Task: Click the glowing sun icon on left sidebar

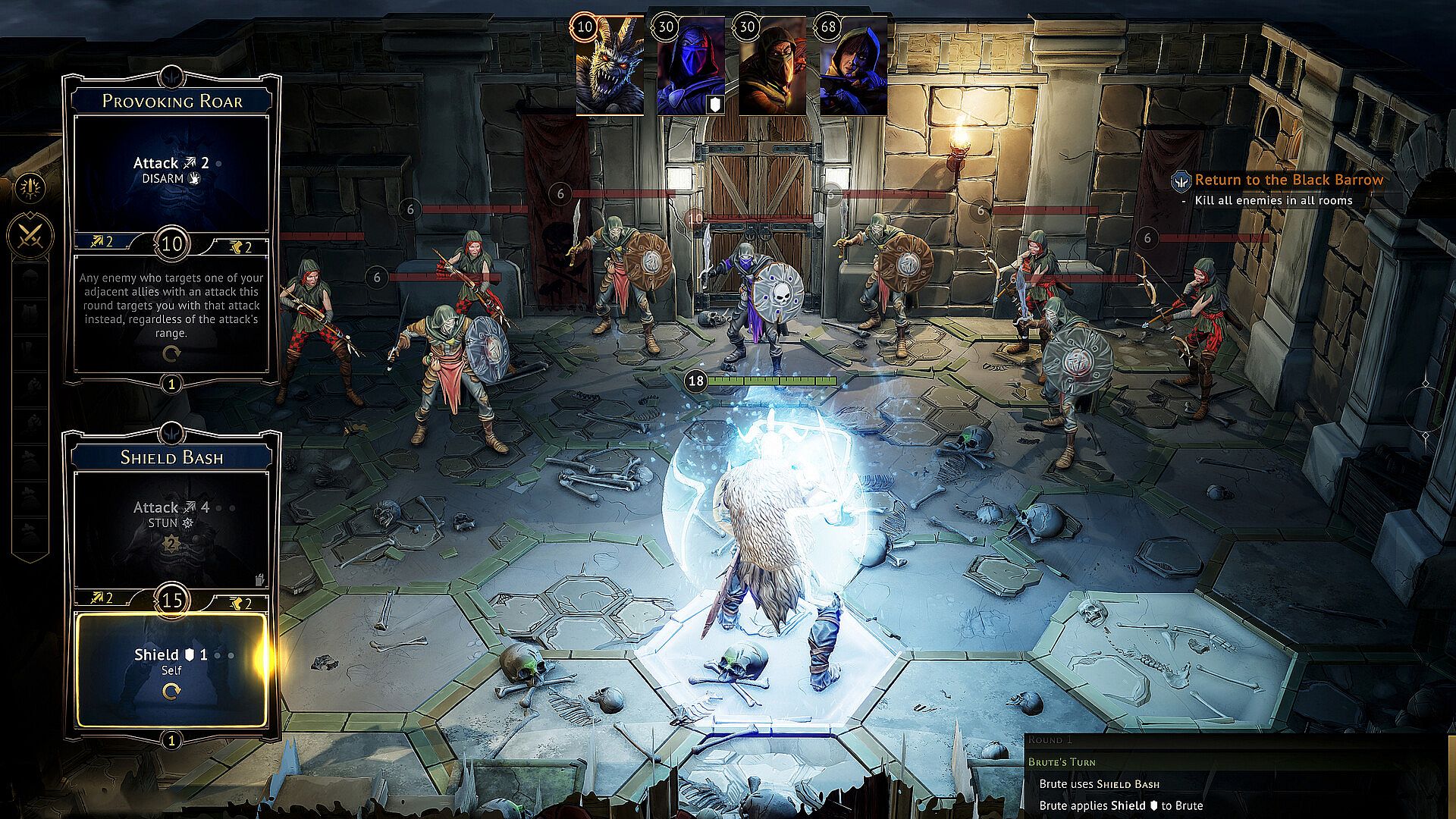Action: pyautogui.click(x=31, y=187)
